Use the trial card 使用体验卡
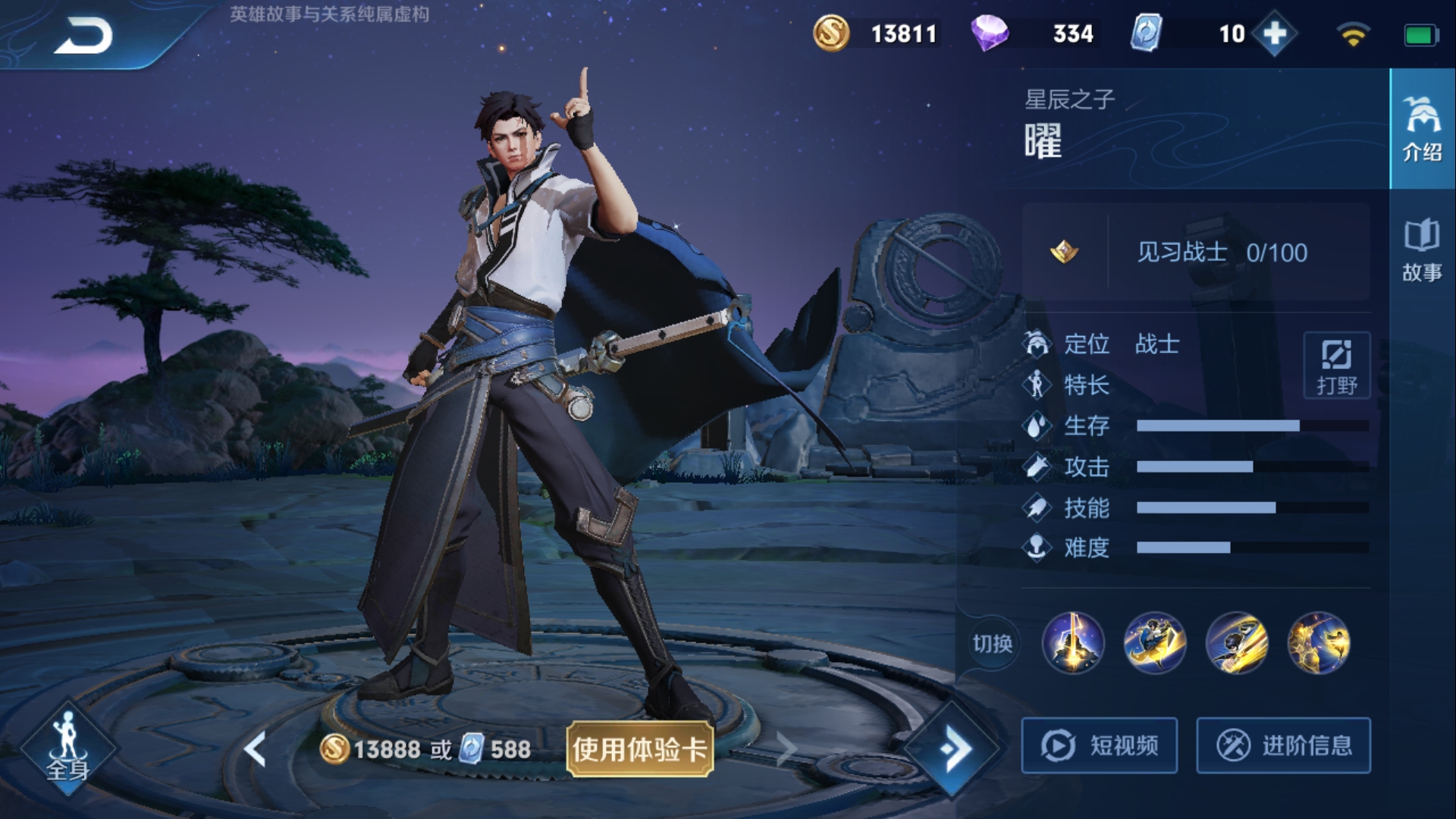 pos(639,749)
